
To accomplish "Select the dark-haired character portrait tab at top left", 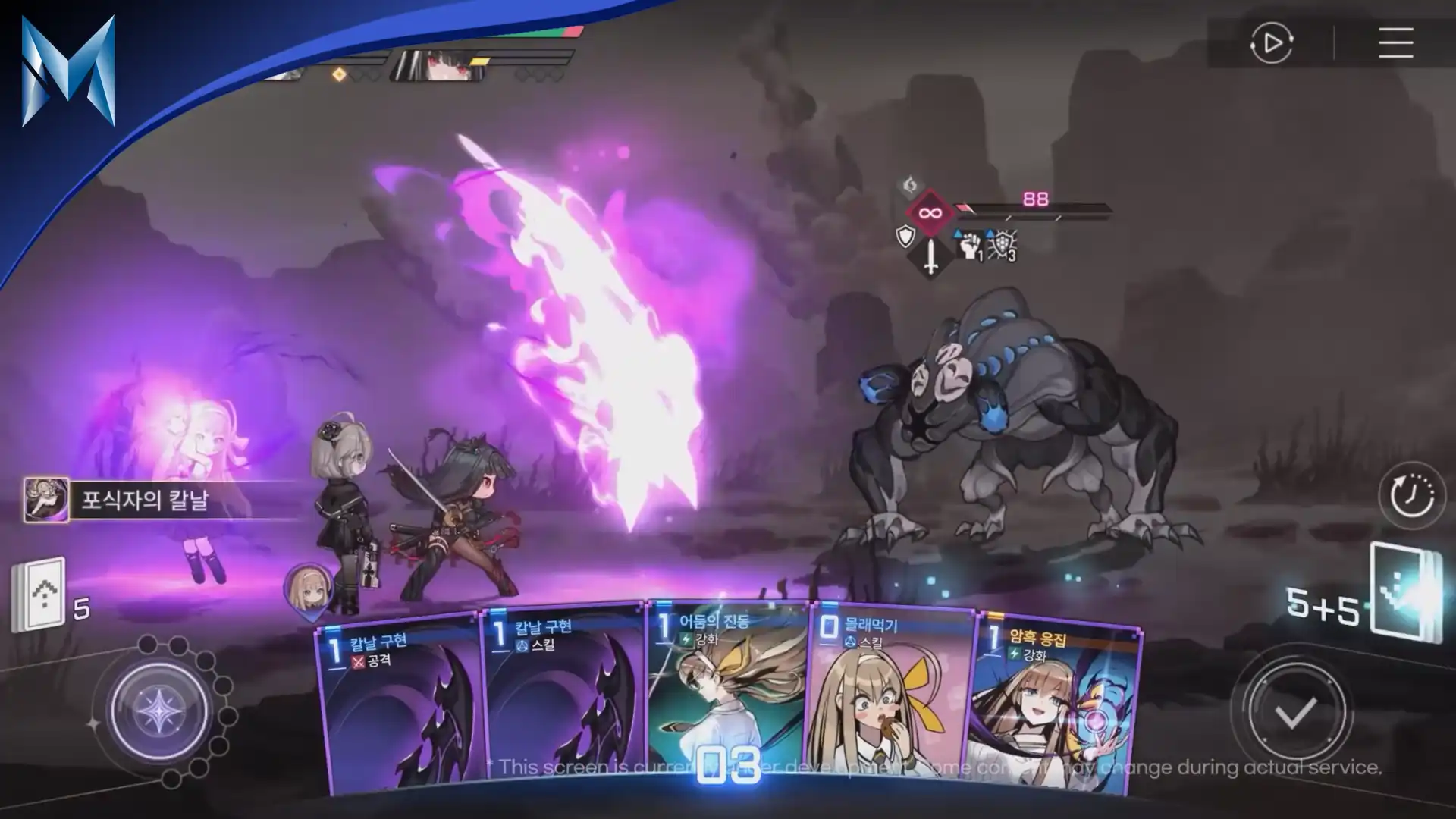I will point(436,64).
